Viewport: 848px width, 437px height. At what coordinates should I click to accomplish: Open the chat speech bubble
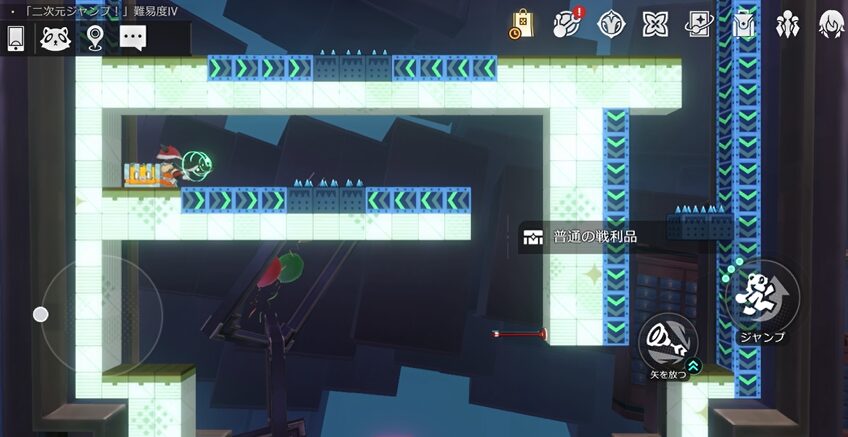(133, 38)
